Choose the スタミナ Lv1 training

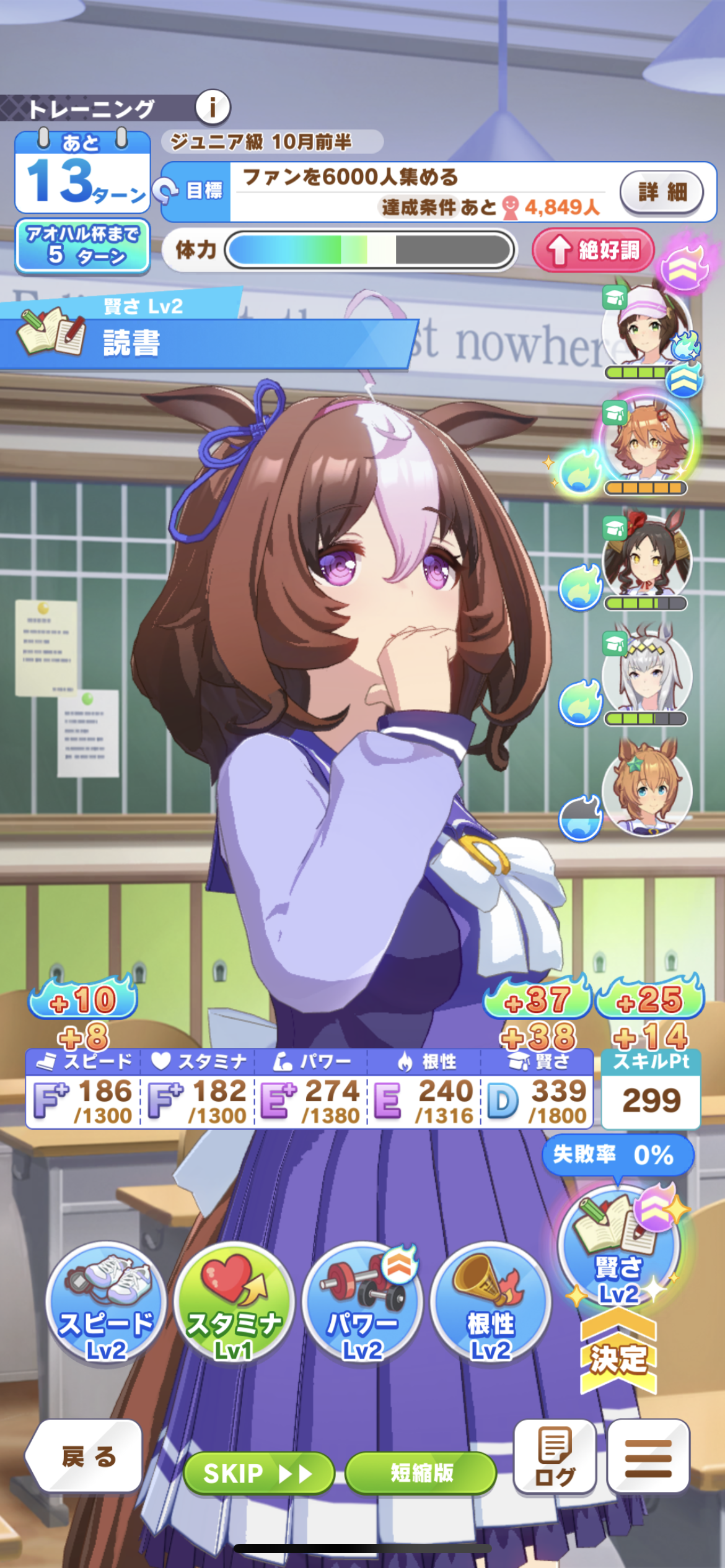[x=233, y=1304]
